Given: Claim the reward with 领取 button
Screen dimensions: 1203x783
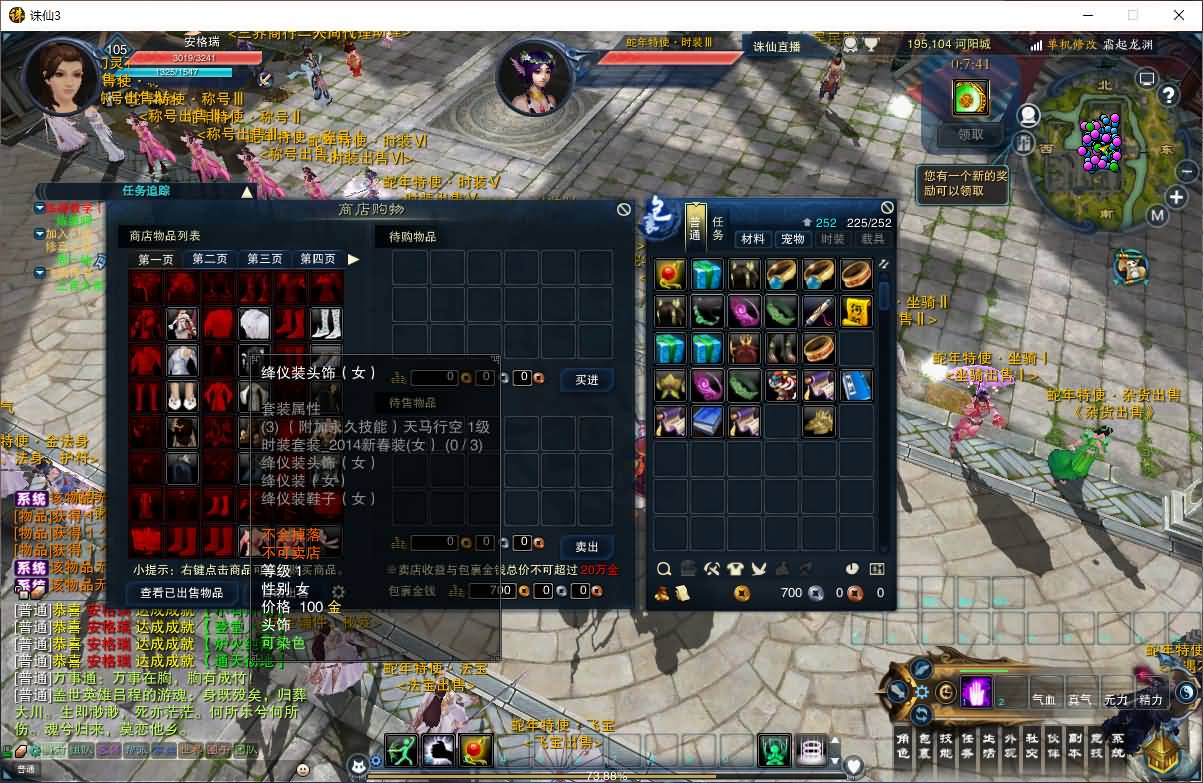Looking at the screenshot, I should 970,134.
